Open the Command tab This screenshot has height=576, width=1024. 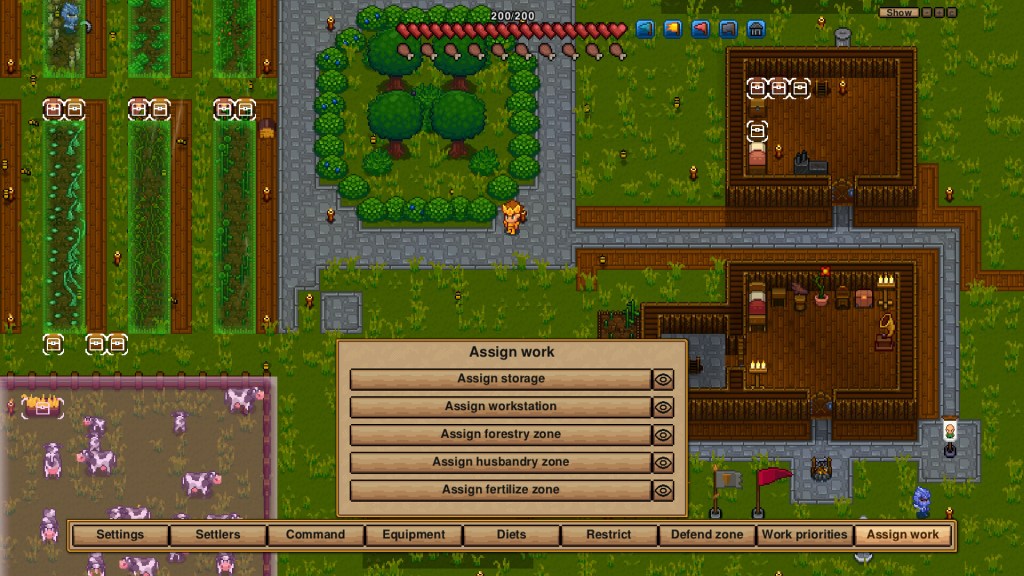coord(315,535)
